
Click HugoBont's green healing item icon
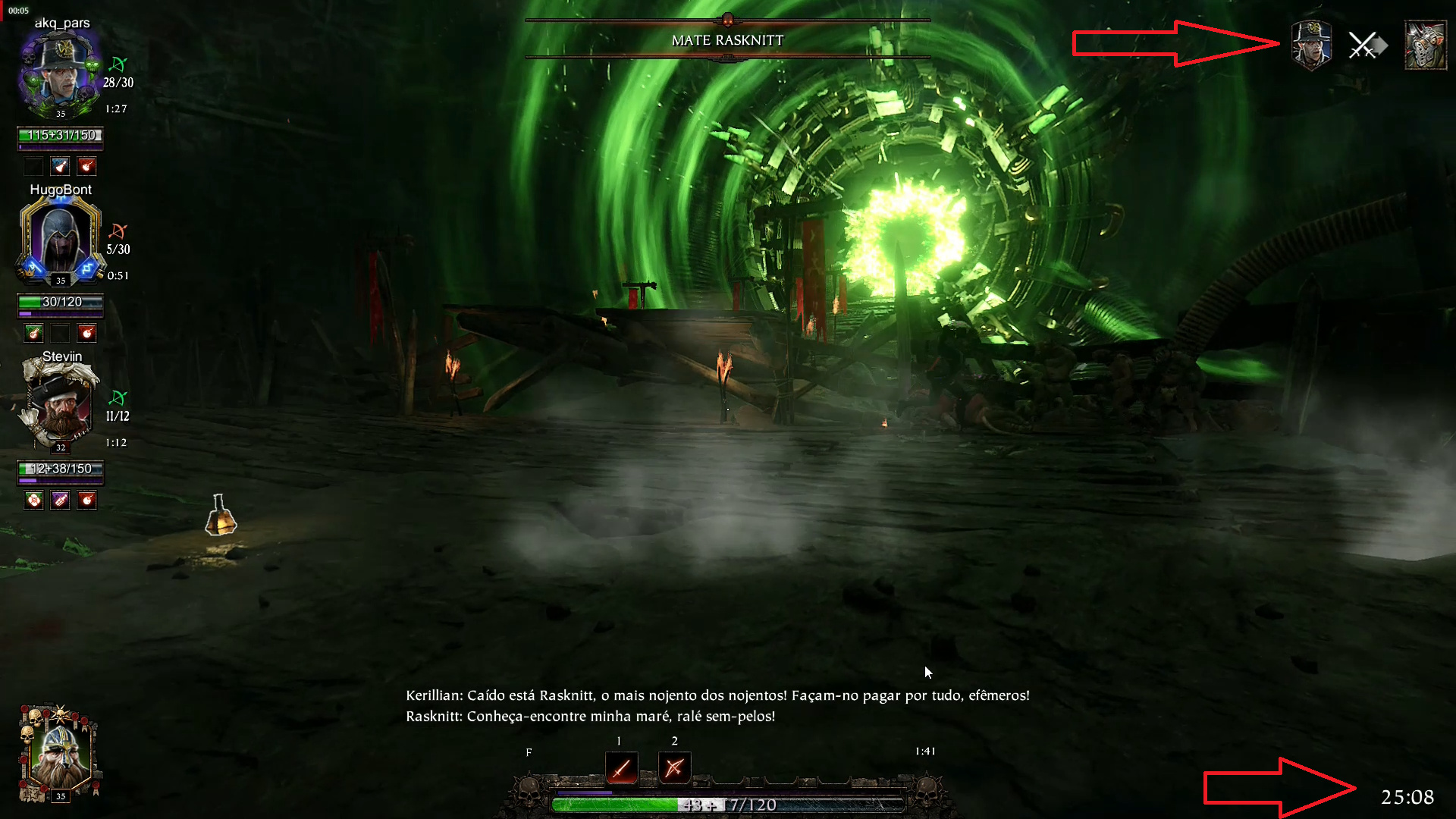(x=33, y=333)
